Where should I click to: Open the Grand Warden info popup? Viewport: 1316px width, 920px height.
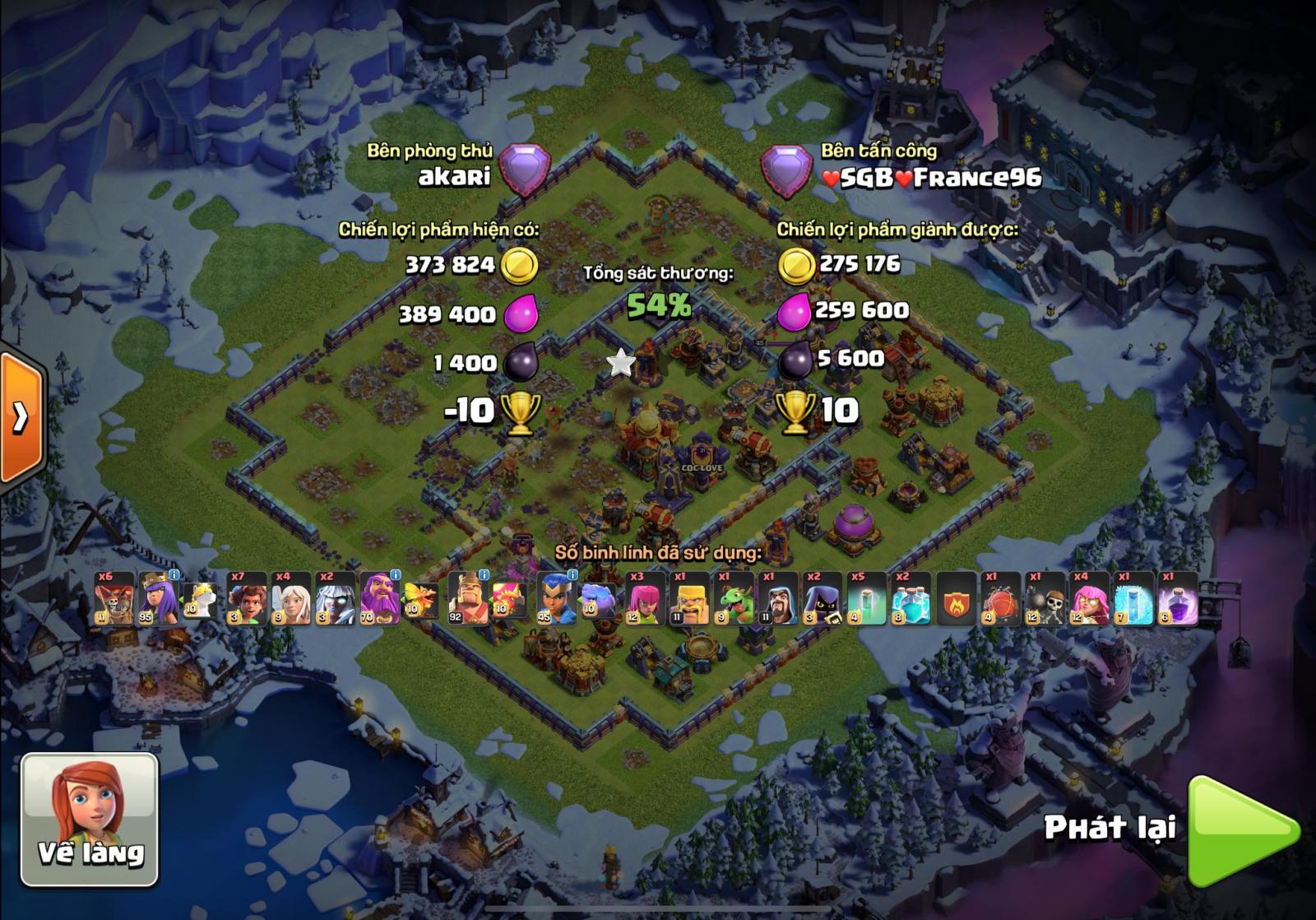coord(395,573)
